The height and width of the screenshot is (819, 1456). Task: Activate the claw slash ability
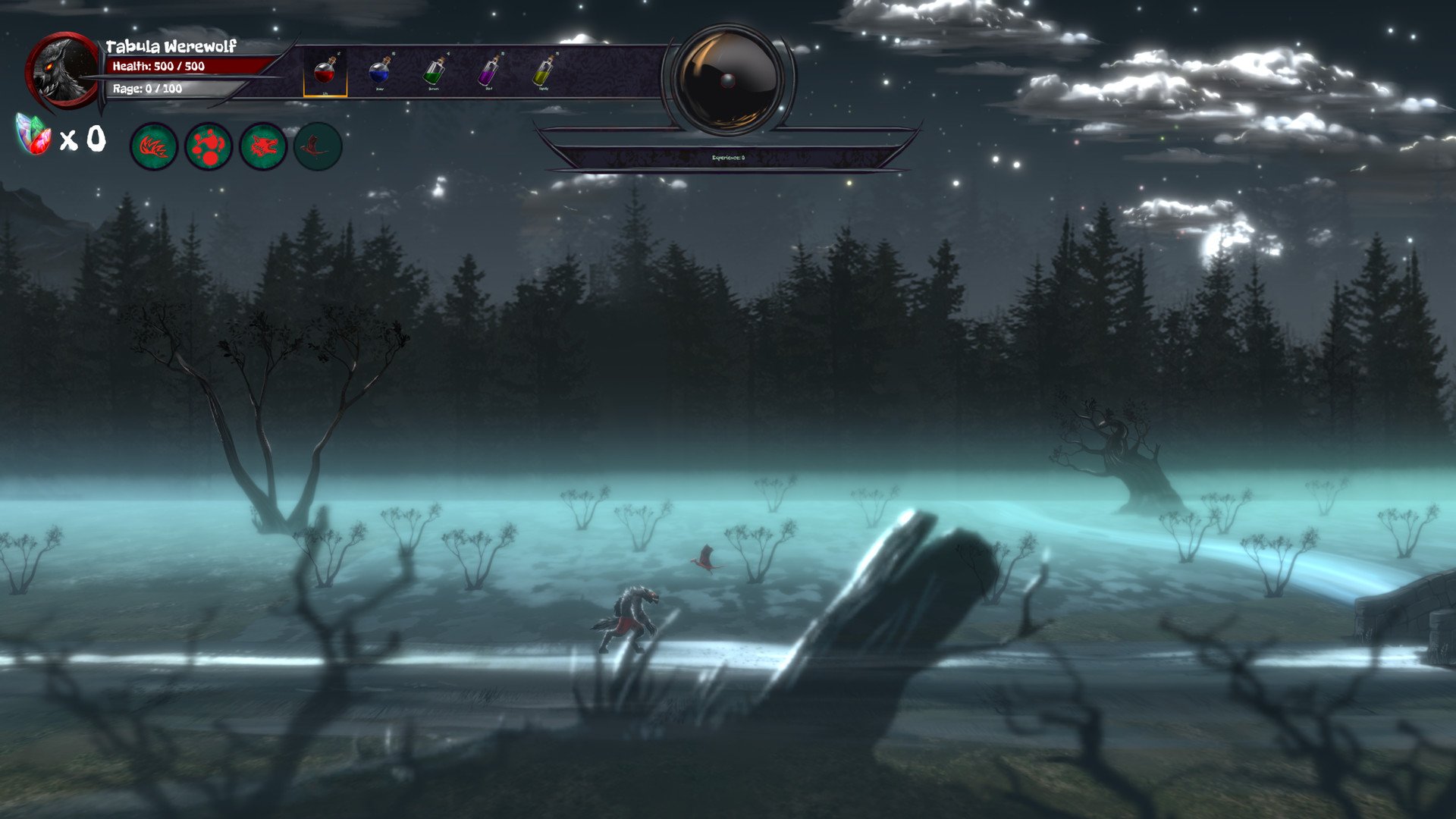155,146
